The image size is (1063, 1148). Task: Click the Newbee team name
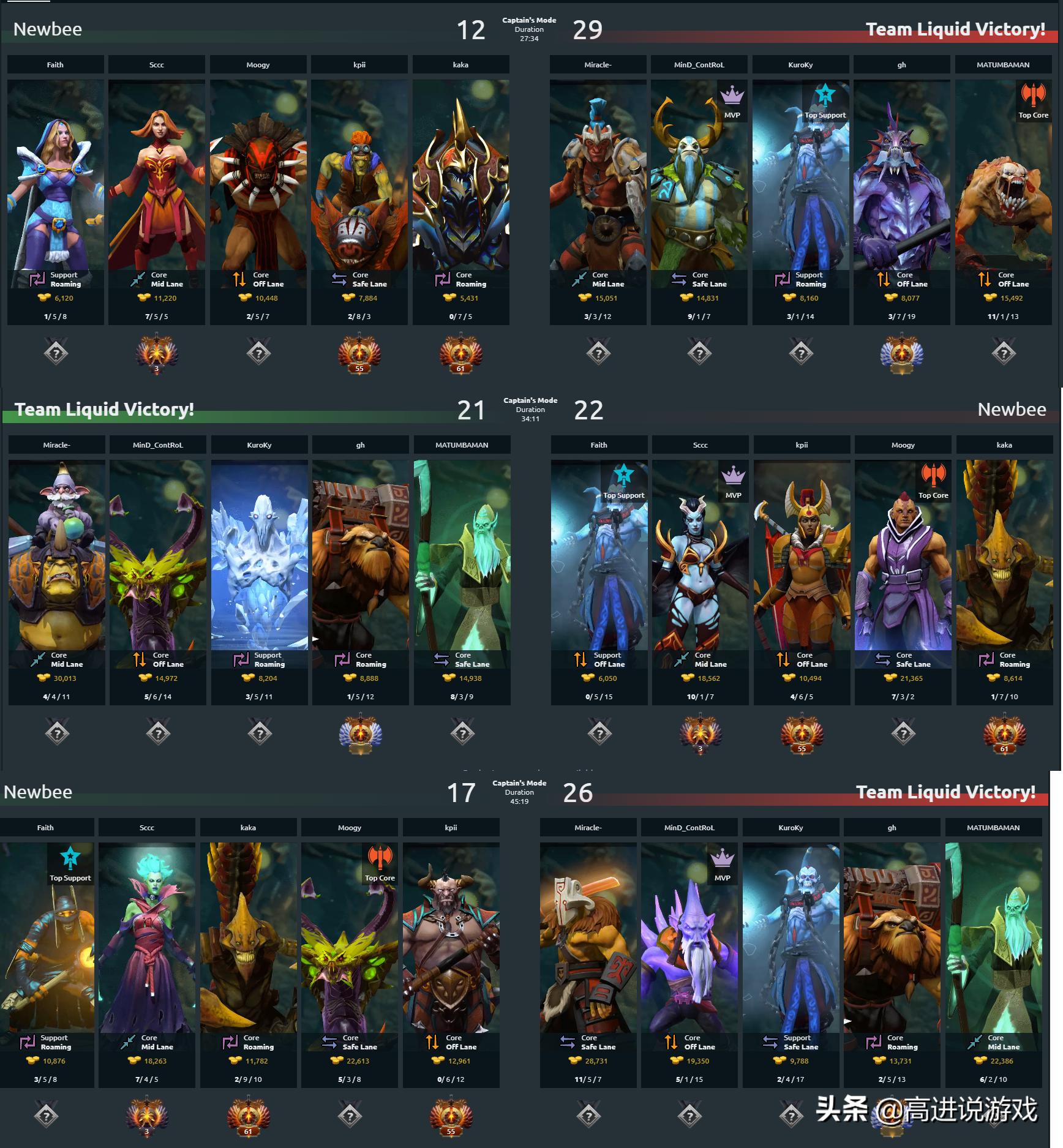tap(48, 29)
